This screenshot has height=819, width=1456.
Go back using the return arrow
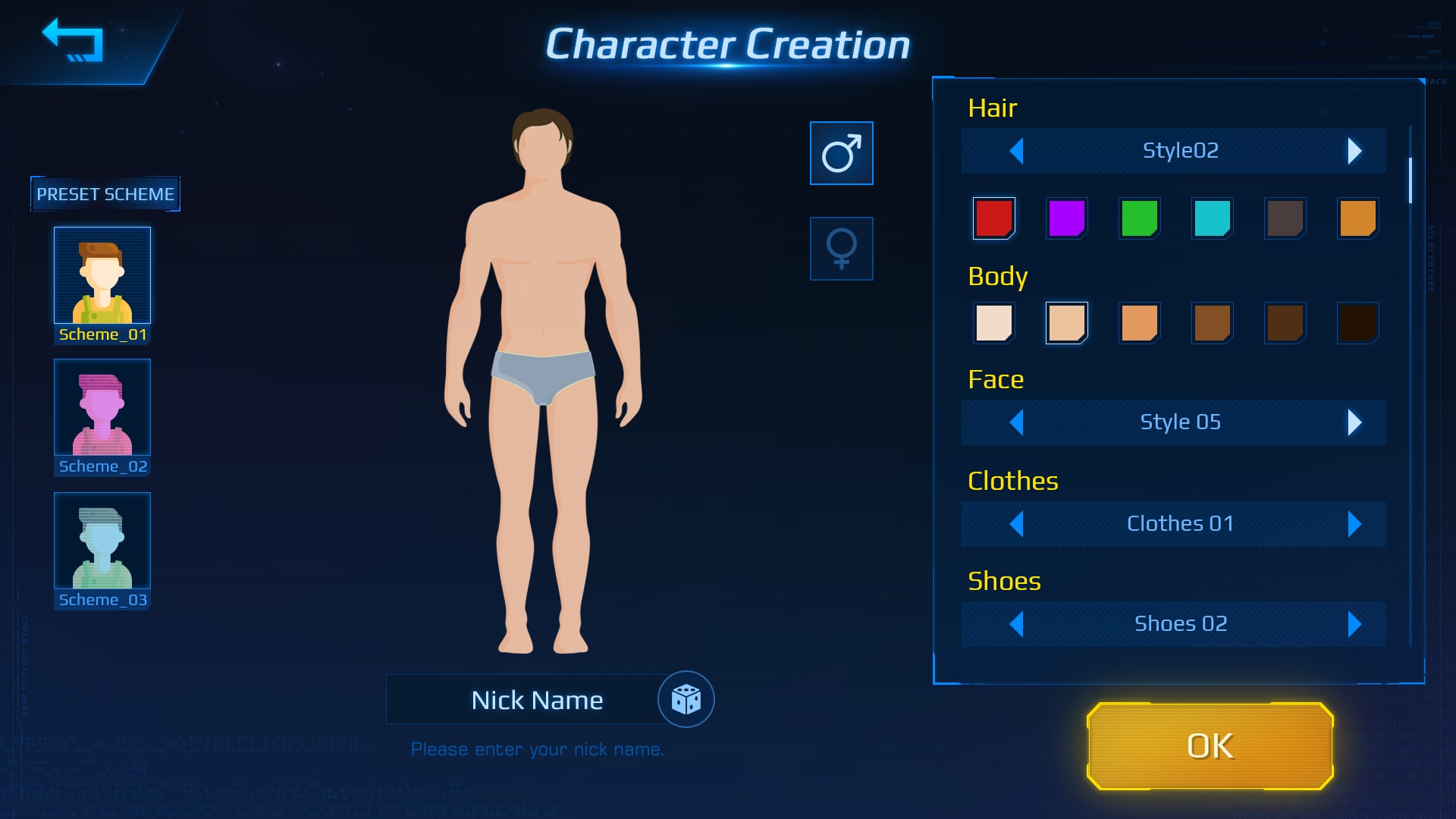pos(74,40)
